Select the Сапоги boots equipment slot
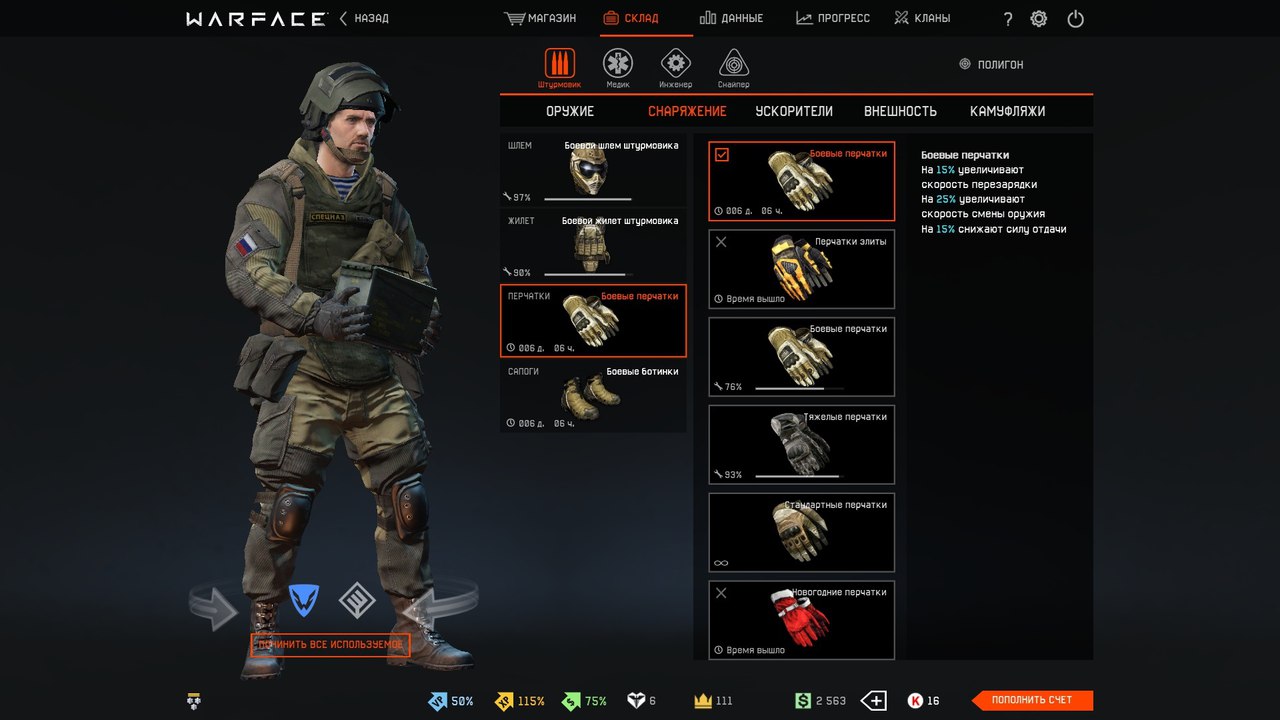 [x=593, y=397]
